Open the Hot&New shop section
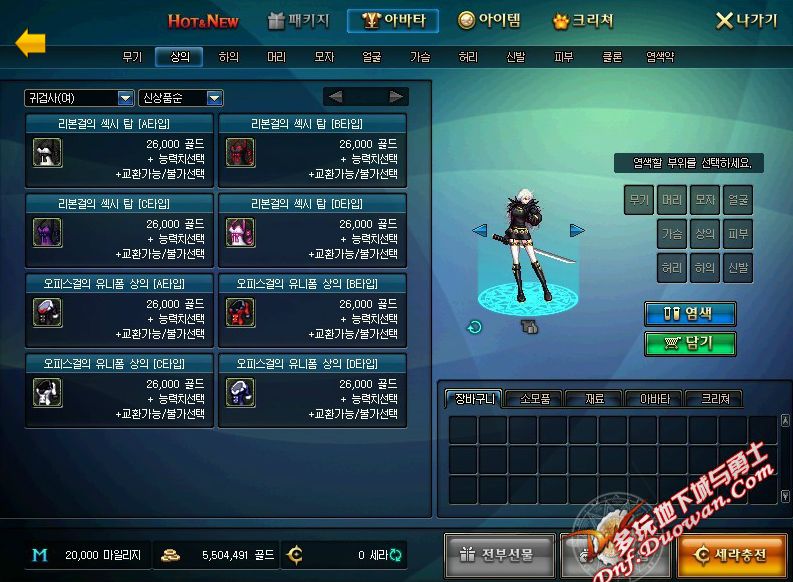Image resolution: width=793 pixels, height=582 pixels. (203, 21)
